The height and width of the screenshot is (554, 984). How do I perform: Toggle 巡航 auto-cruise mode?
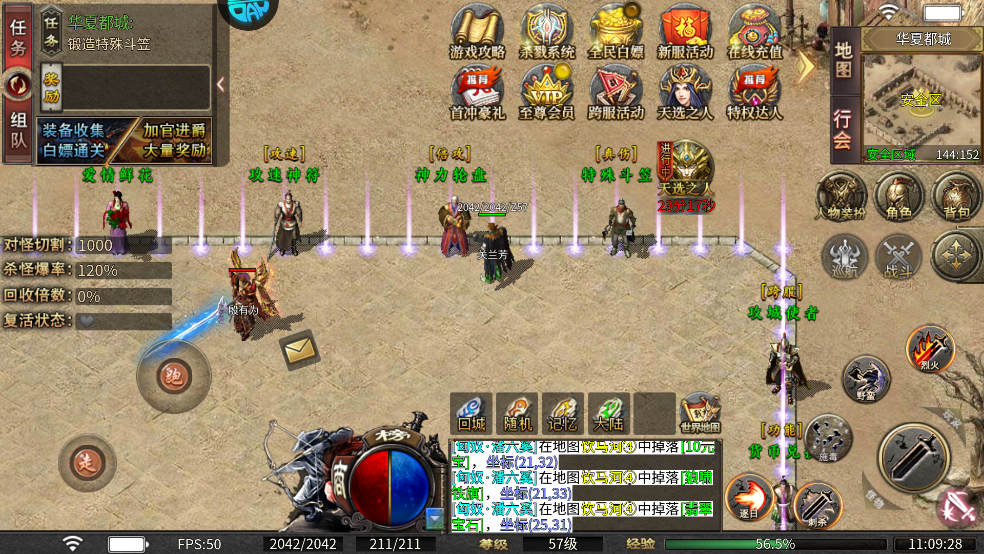point(845,257)
